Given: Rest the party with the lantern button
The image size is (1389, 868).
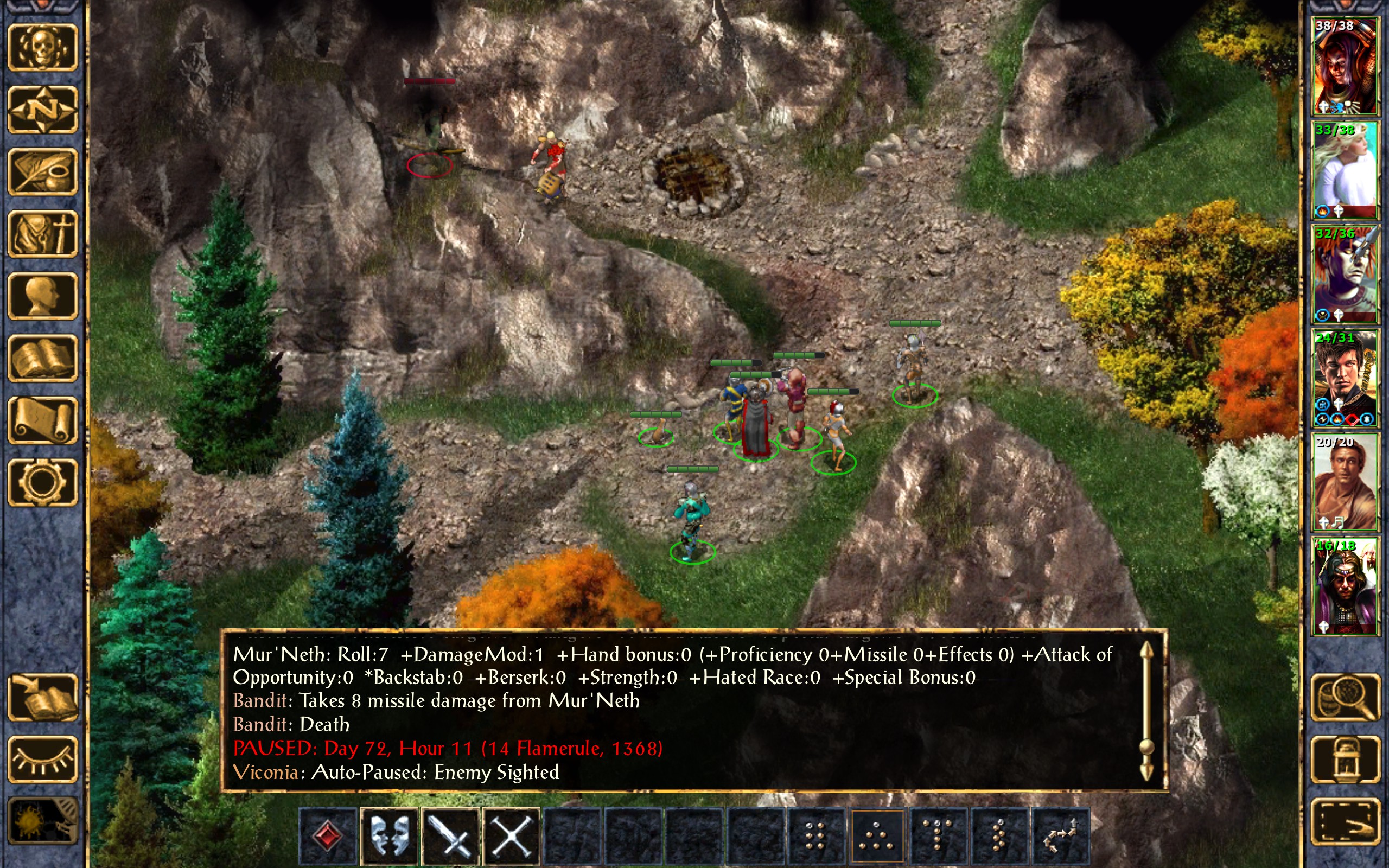Looking at the screenshot, I should click(1346, 759).
